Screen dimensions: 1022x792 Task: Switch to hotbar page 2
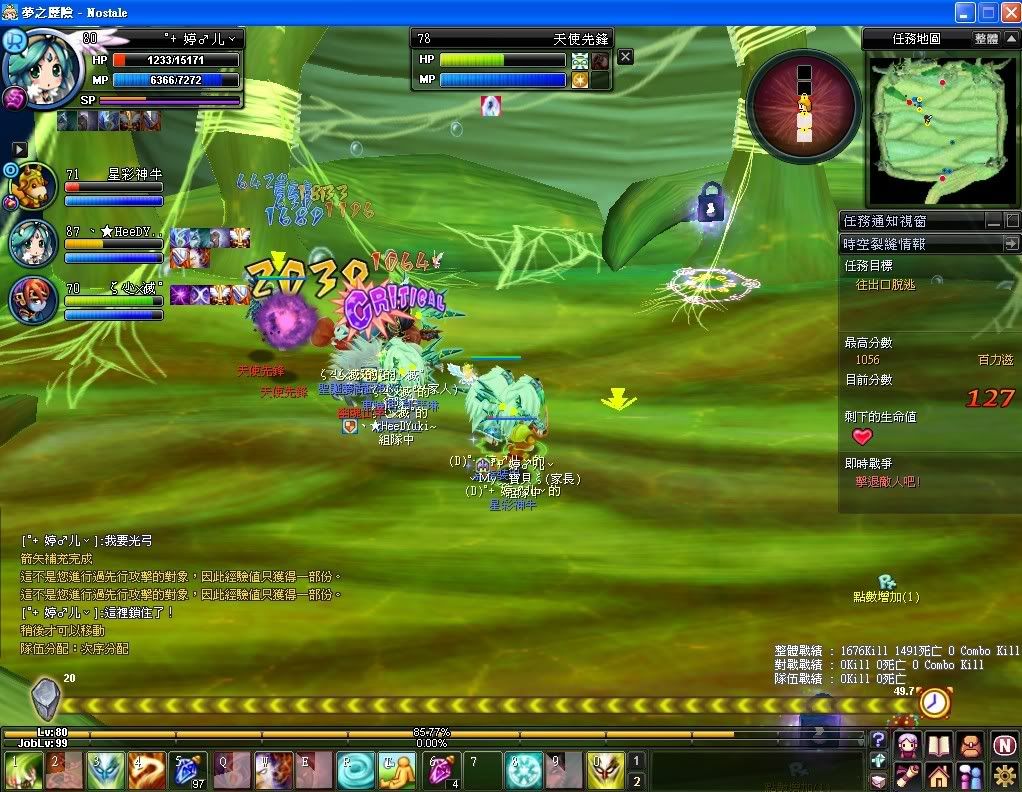pos(636,780)
